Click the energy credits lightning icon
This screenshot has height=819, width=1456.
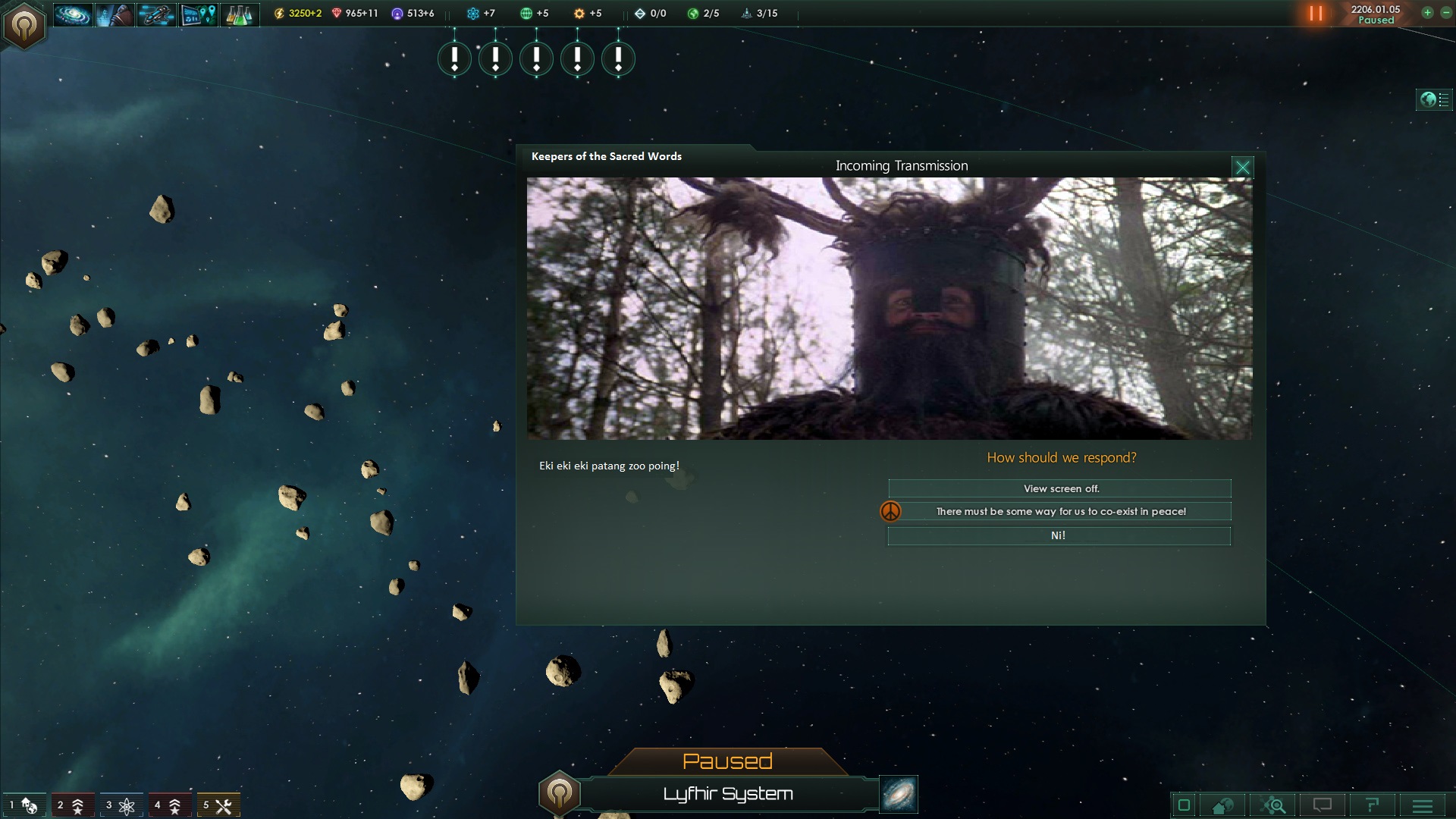click(x=279, y=12)
